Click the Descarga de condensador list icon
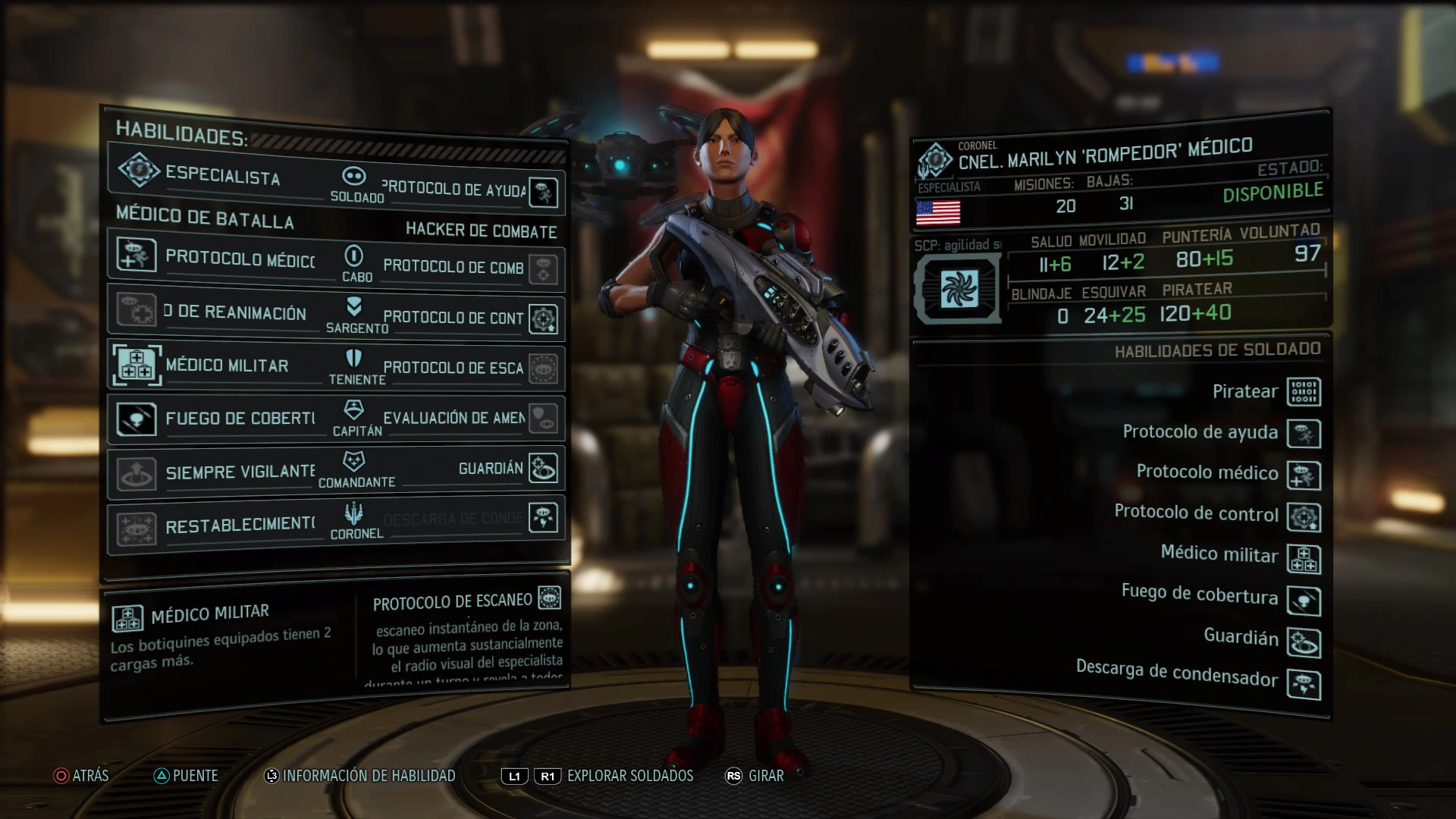This screenshot has height=819, width=1456. pyautogui.click(x=1304, y=684)
